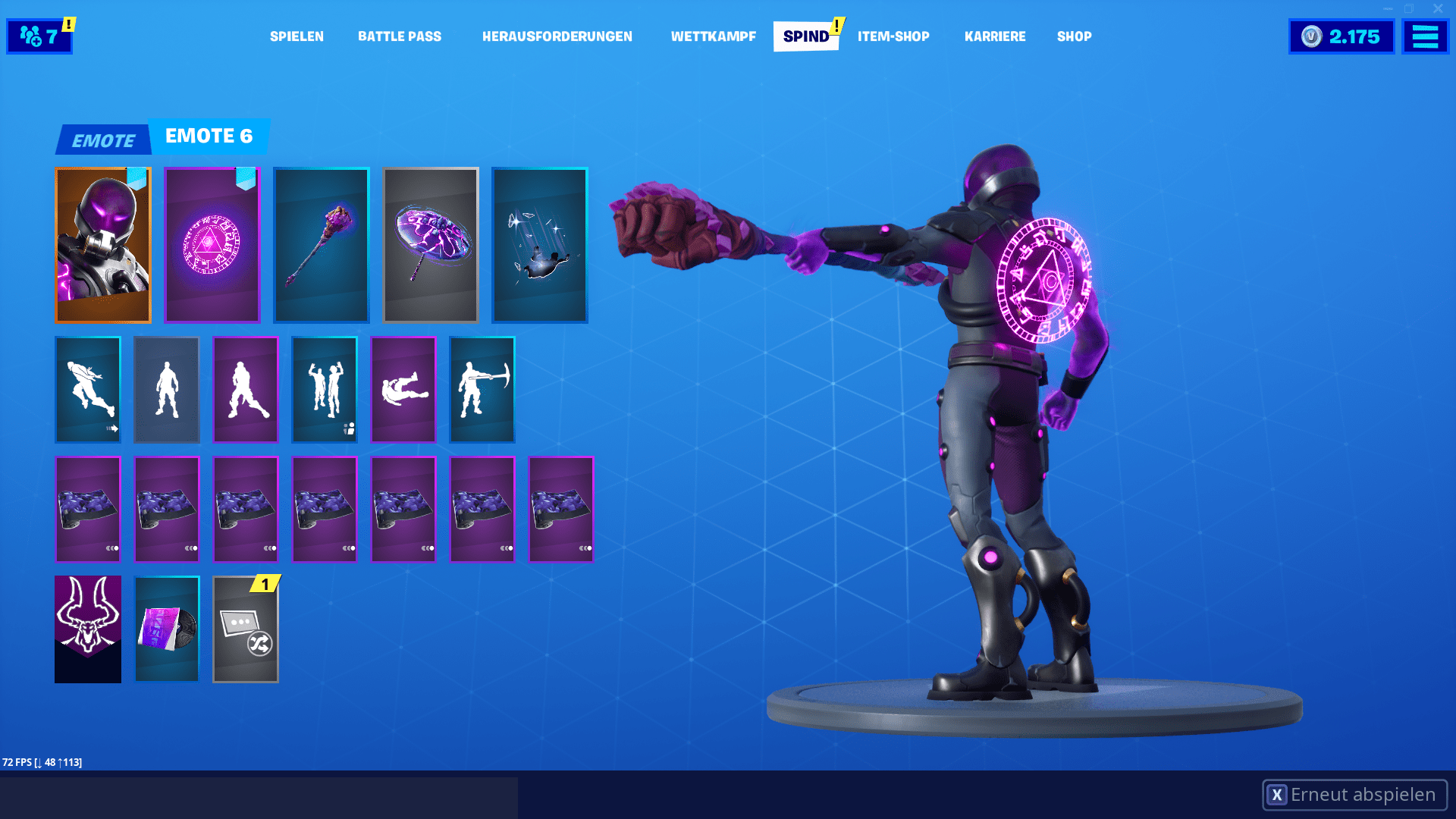Viewport: 1456px width, 819px height.
Task: Select the first dance emote slot
Action: click(x=87, y=390)
